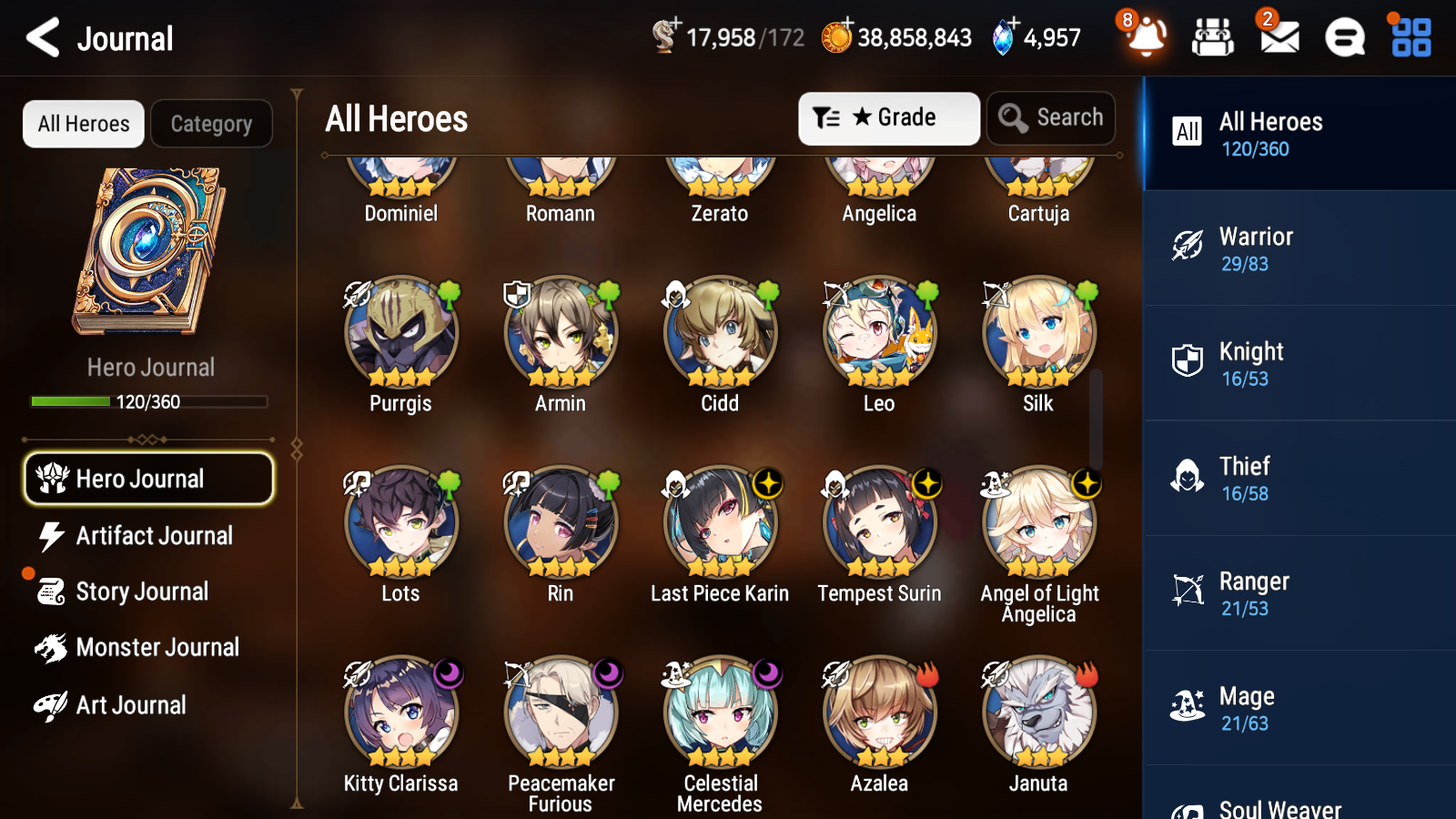This screenshot has width=1456, height=819.
Task: Open the inventory bag
Action: coord(1212,38)
